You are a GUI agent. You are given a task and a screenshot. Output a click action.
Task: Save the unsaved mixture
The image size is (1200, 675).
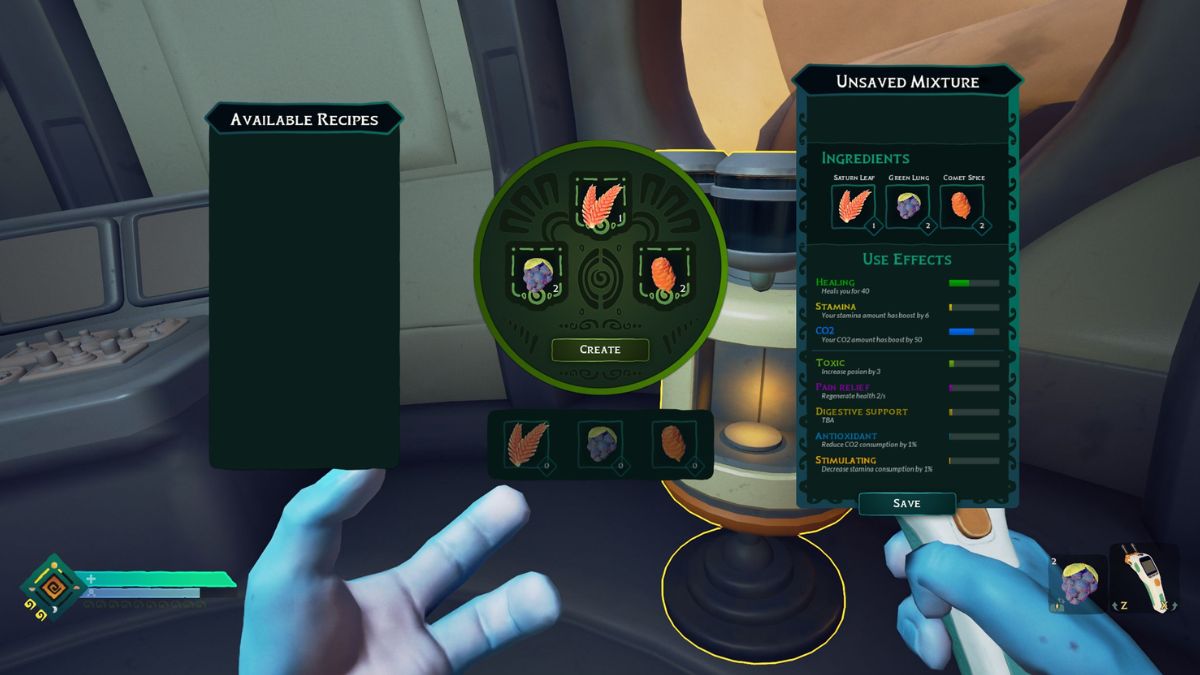point(906,503)
